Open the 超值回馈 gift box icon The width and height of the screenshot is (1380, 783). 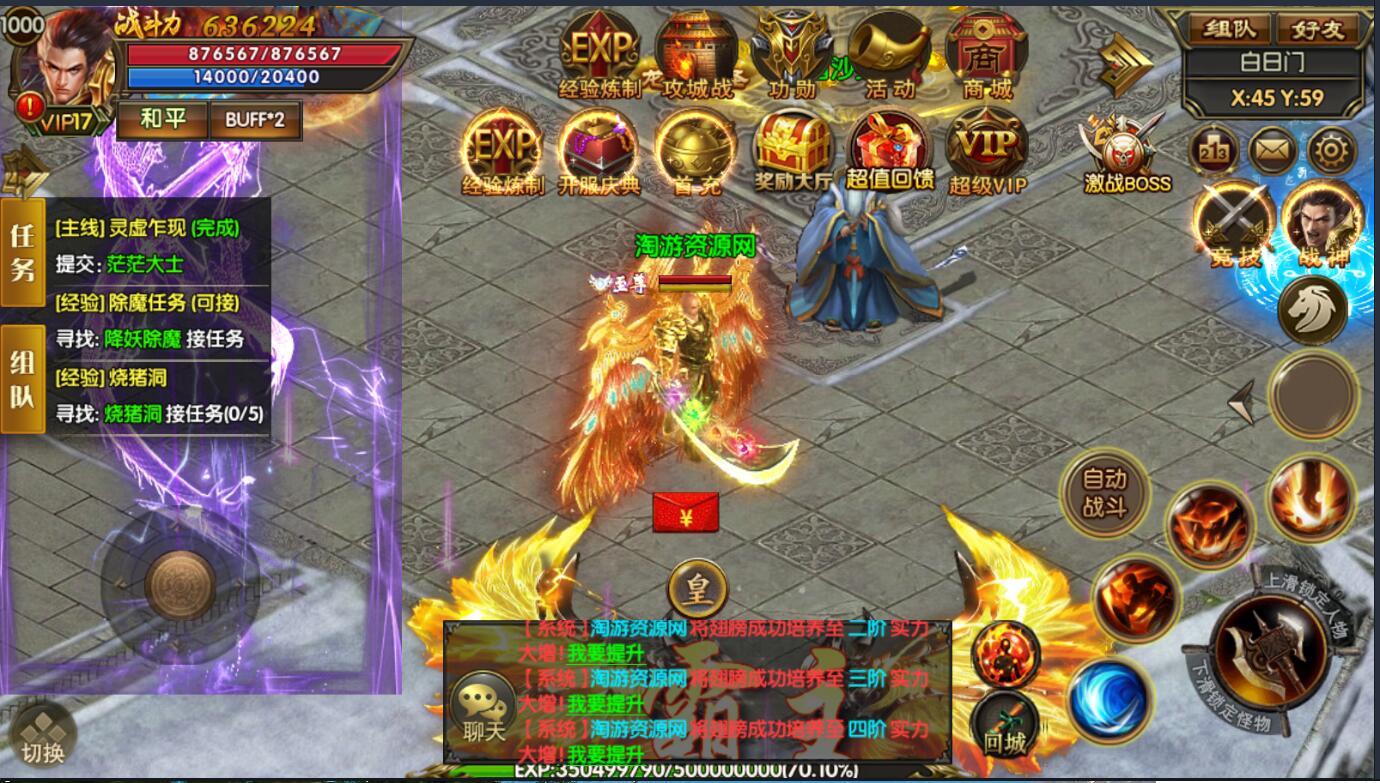coord(889,150)
